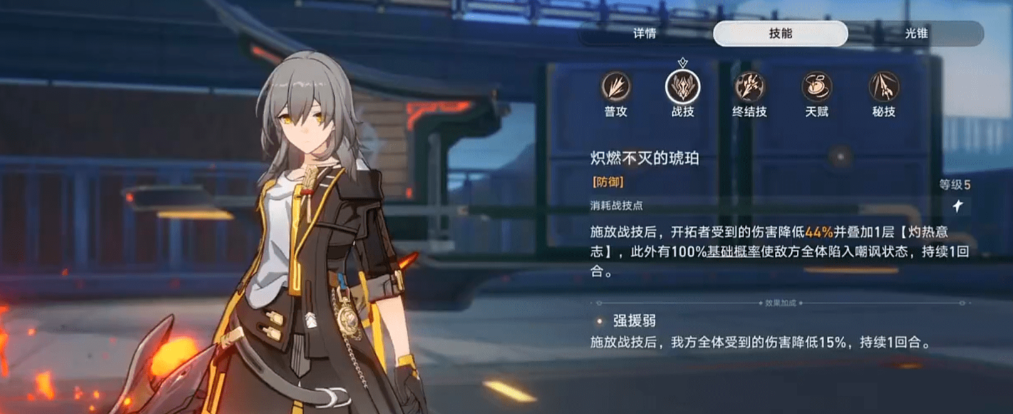This screenshot has height=414, width=1013.
Task: Choose the 战技 skill icon
Action: pos(683,87)
